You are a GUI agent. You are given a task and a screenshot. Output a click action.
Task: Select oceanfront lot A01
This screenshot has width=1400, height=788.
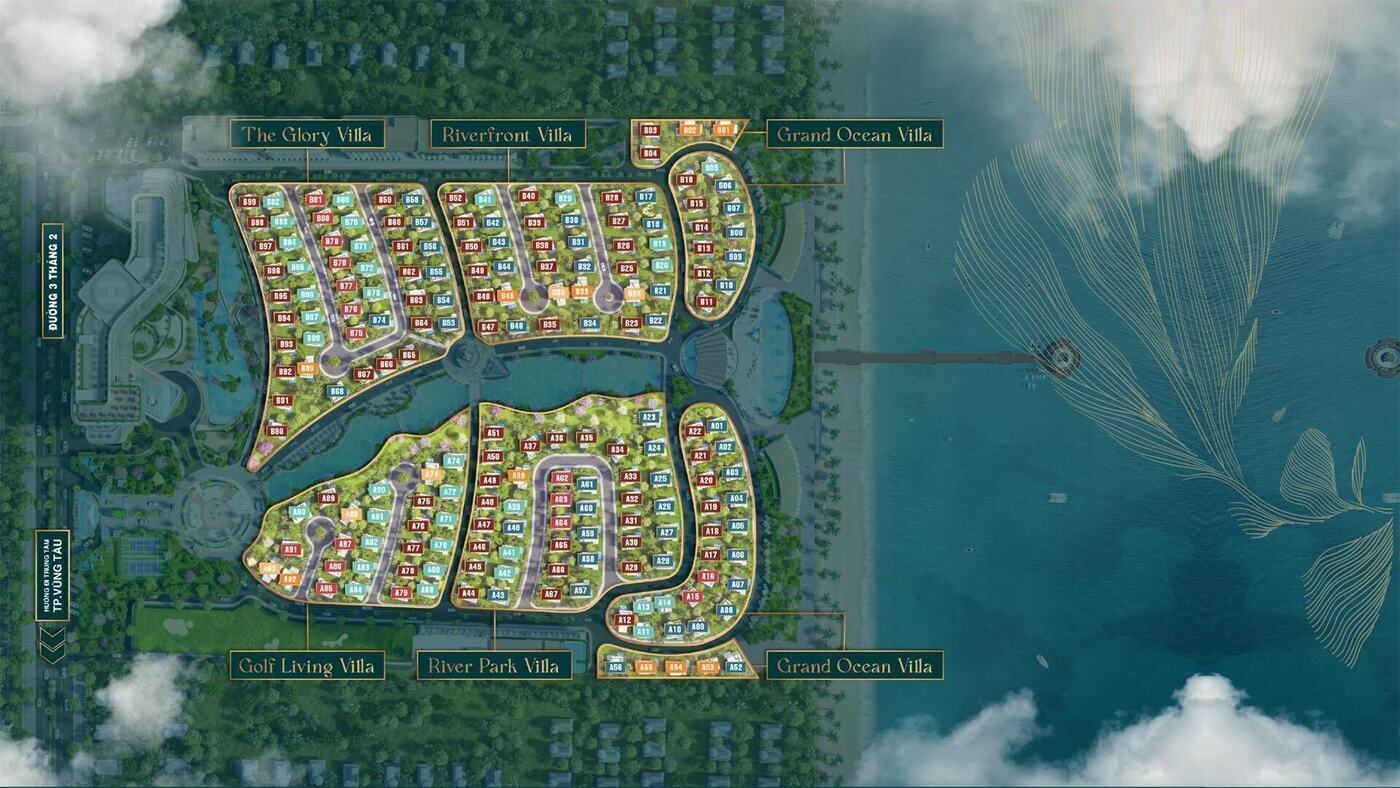717,426
